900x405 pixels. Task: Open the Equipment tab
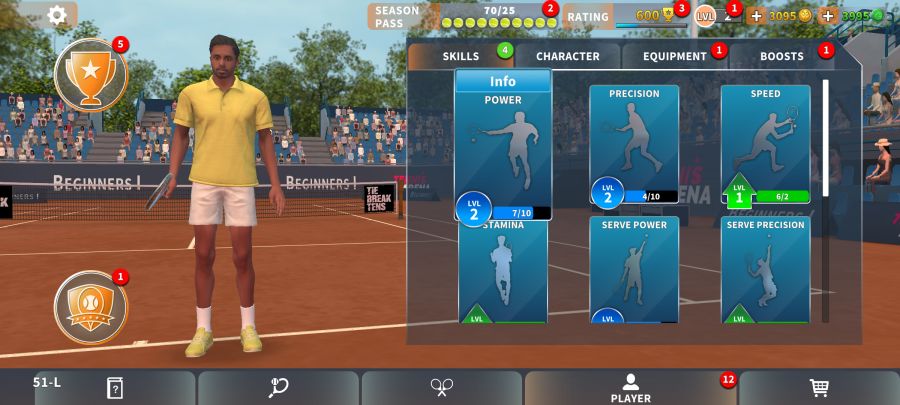[x=675, y=56]
